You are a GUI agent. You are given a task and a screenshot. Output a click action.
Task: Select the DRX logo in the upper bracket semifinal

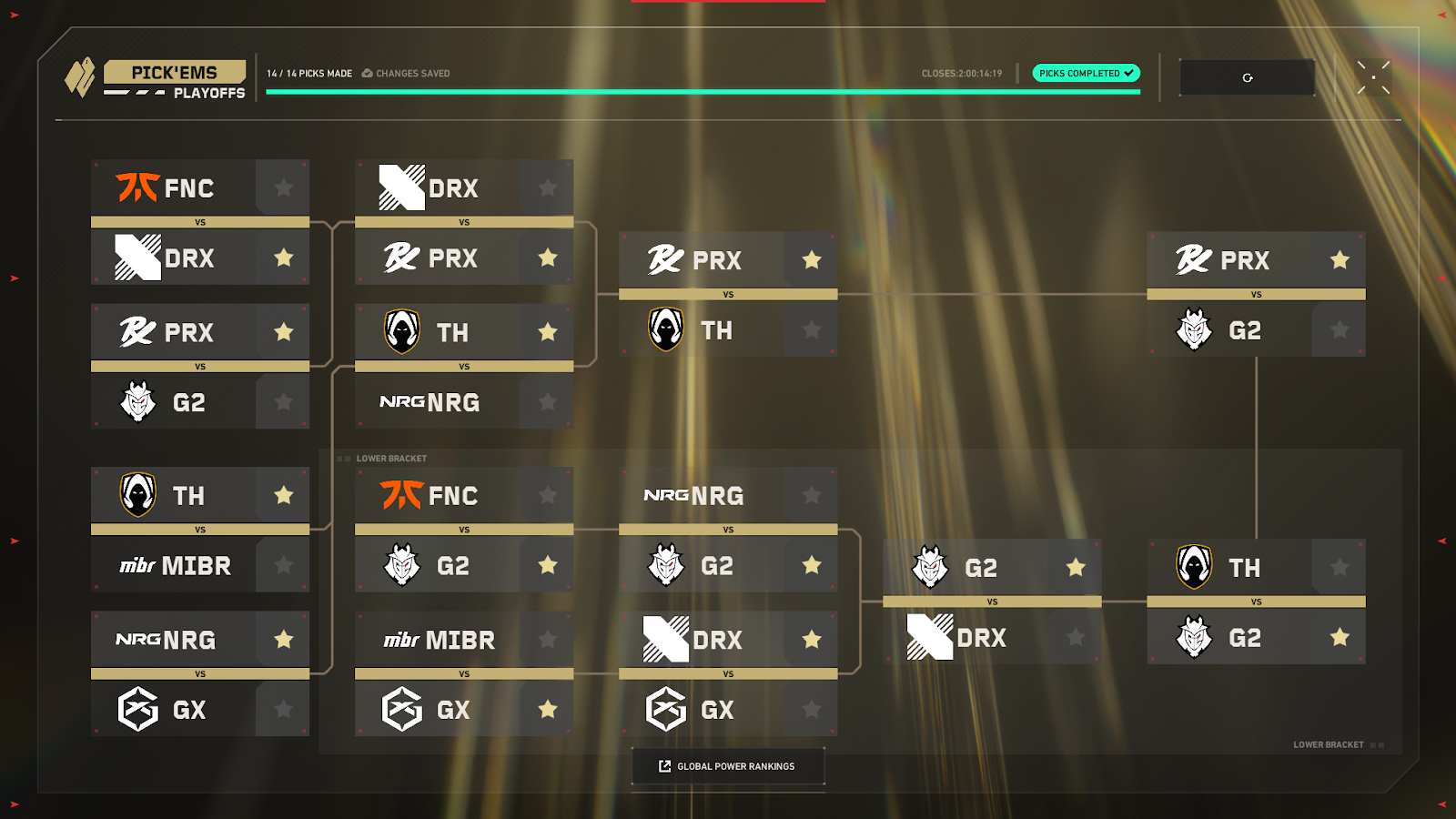point(400,187)
